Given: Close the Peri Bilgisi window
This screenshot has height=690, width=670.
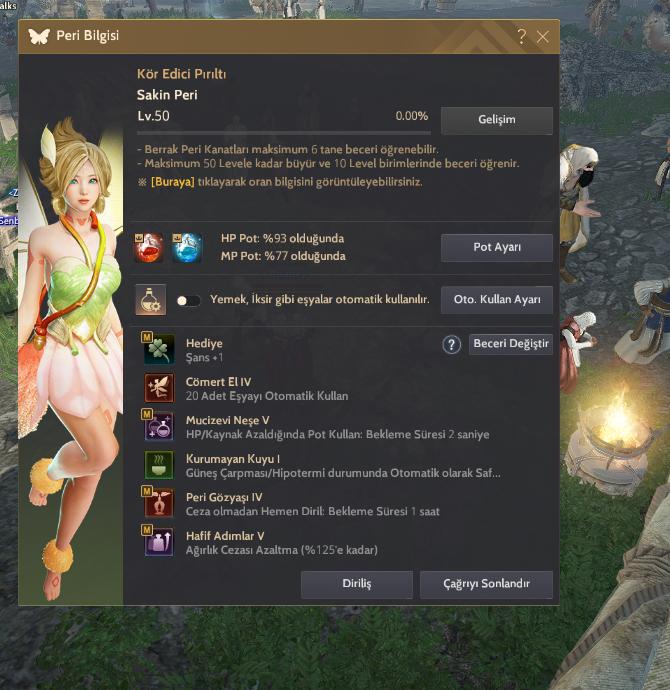Looking at the screenshot, I should pyautogui.click(x=542, y=37).
